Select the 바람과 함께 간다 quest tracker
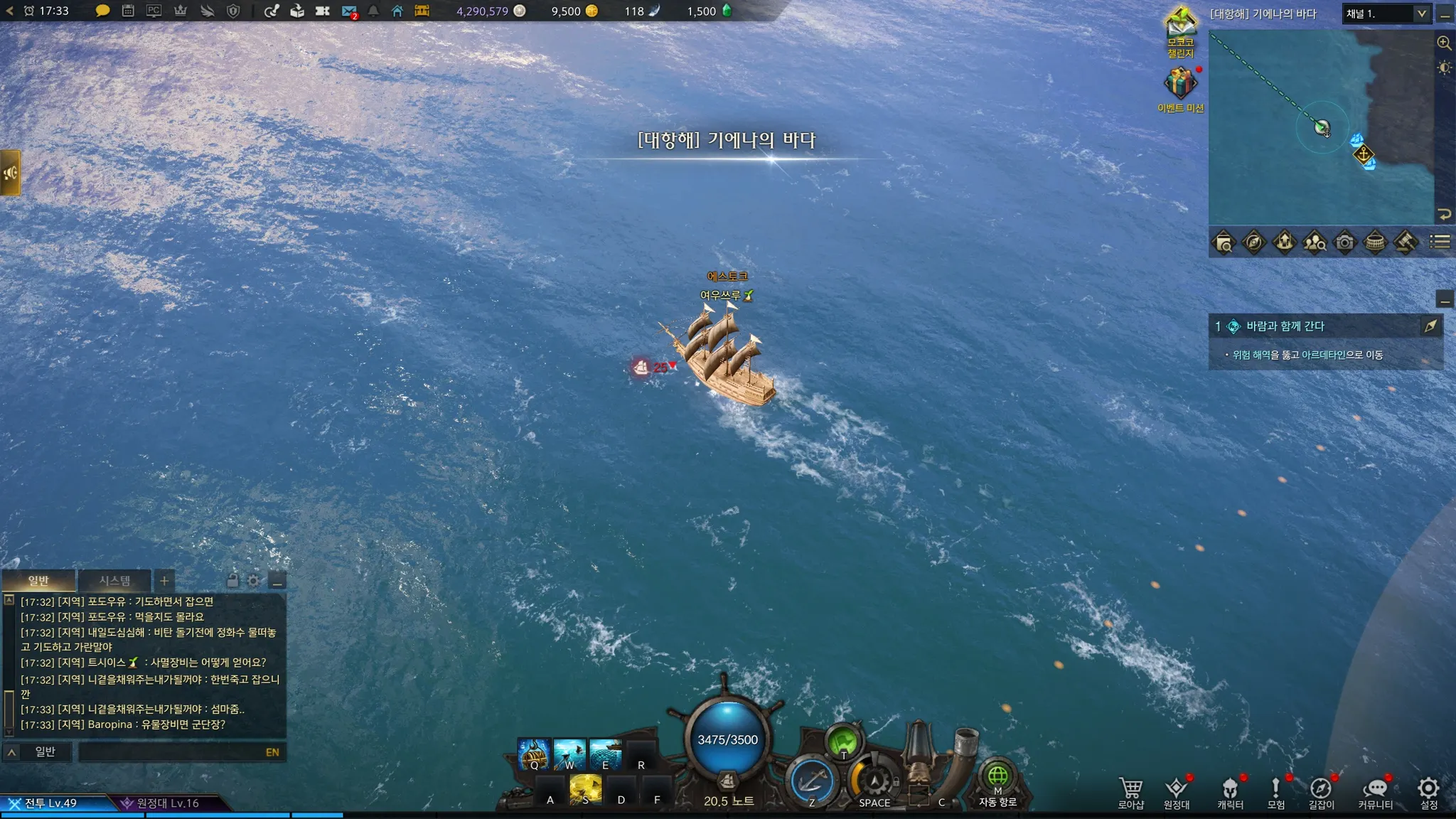 1285,326
